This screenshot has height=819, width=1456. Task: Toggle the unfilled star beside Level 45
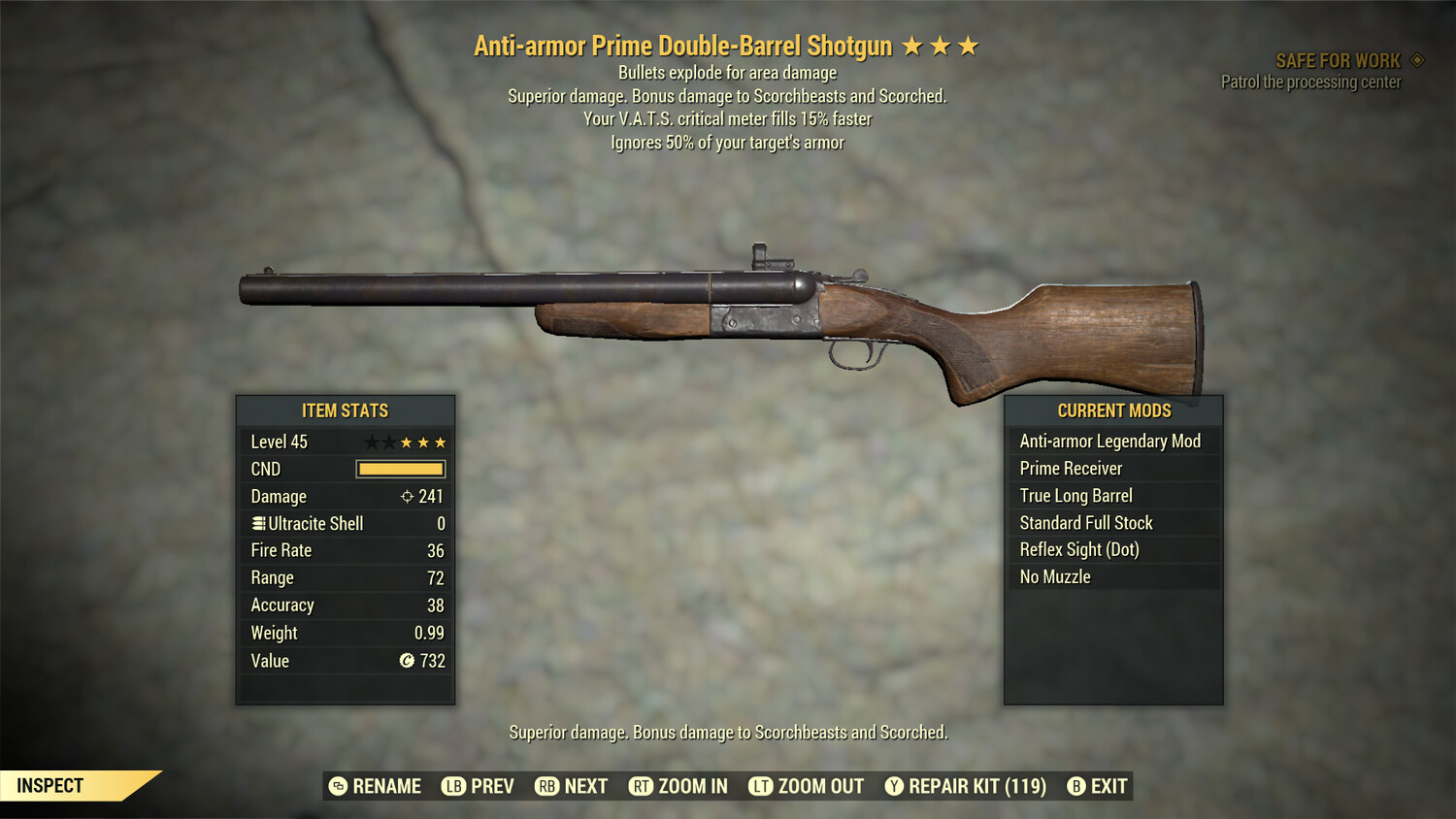coord(373,442)
